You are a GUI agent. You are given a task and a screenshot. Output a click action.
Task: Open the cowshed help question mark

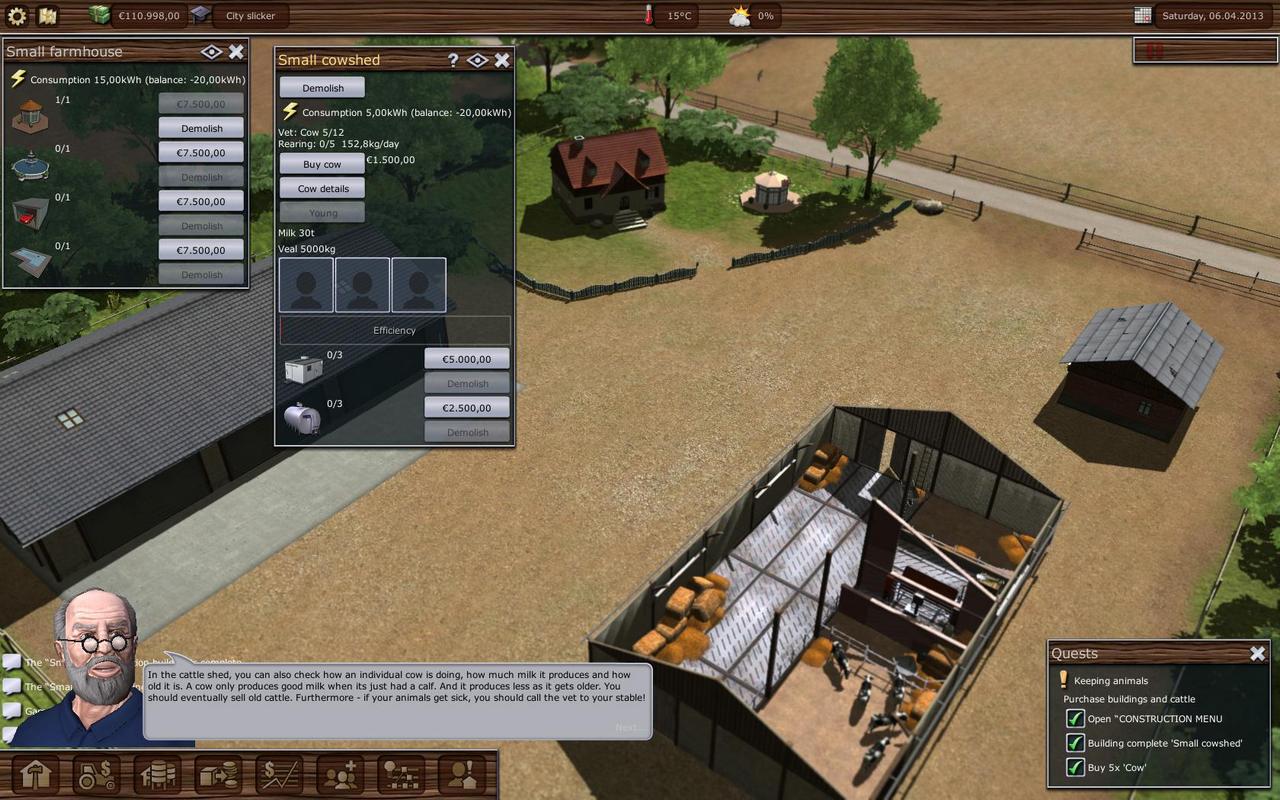point(453,60)
